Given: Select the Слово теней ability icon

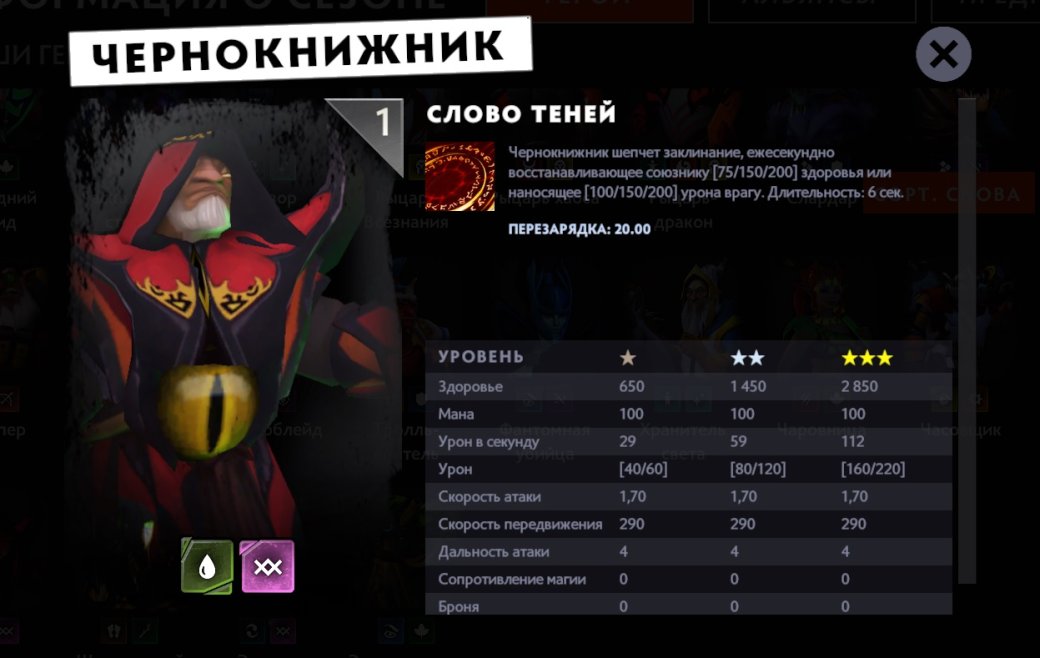Looking at the screenshot, I should 460,176.
